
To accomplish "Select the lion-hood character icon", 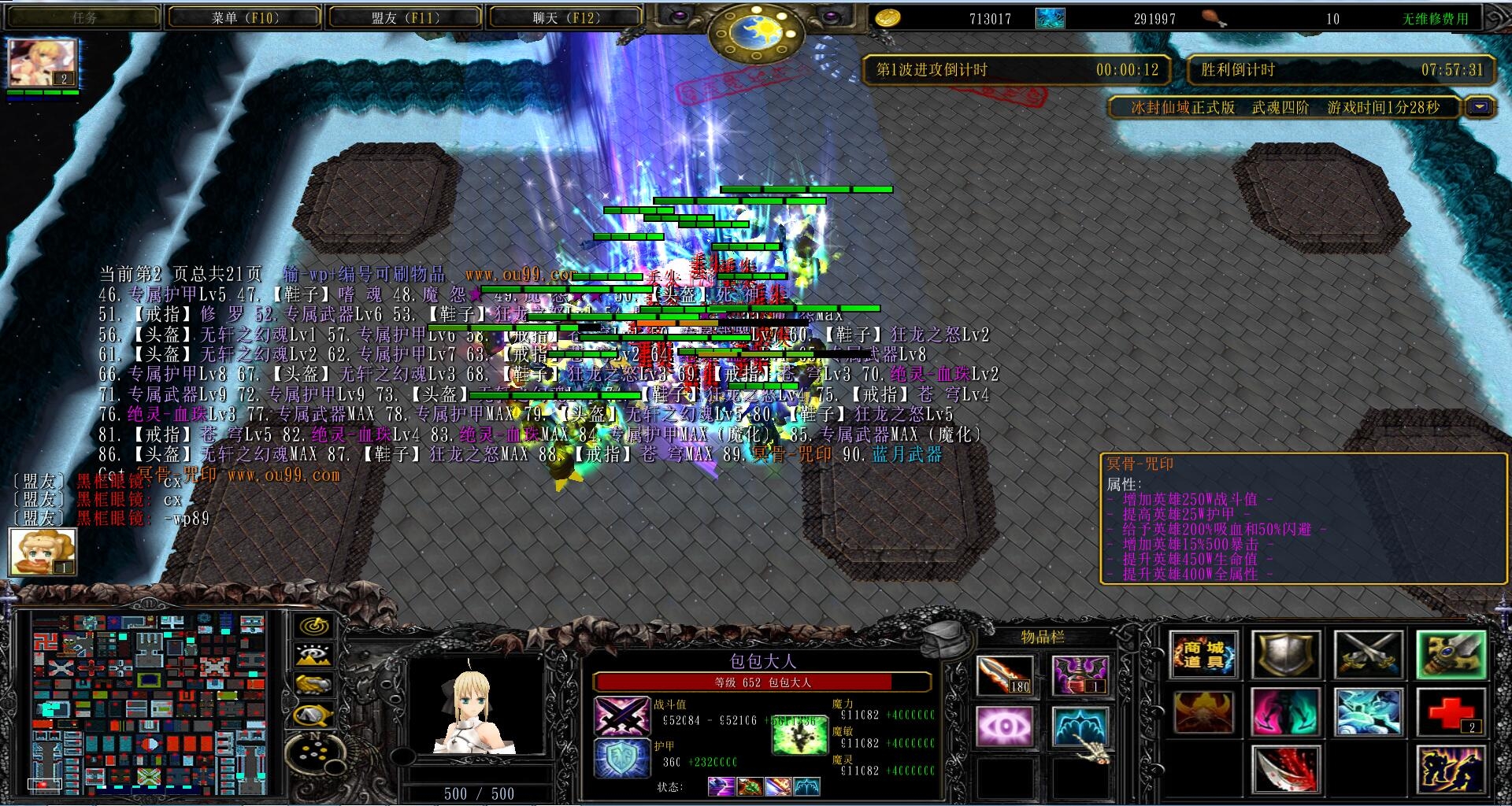I will click(43, 552).
